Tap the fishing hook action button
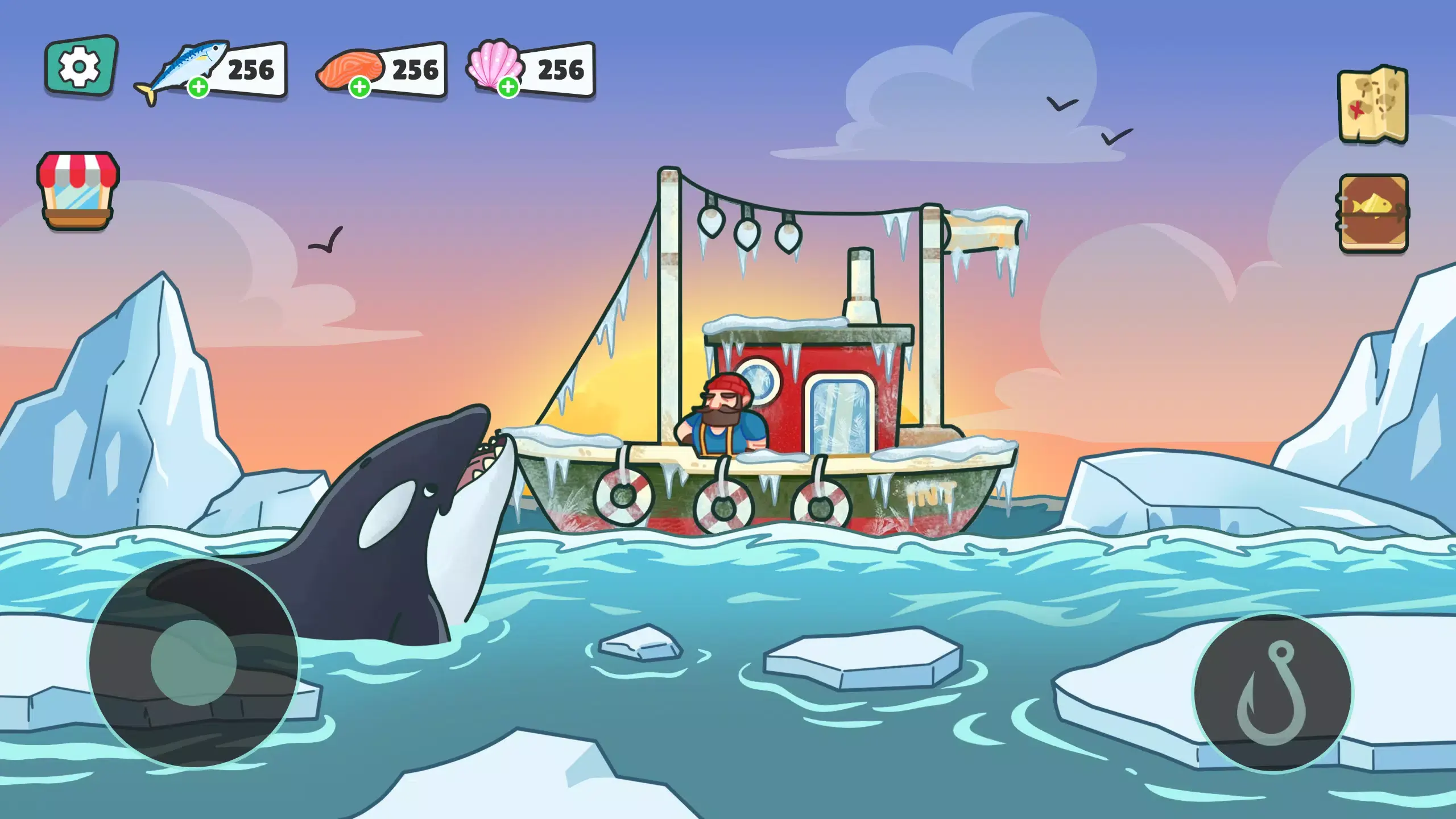Image resolution: width=1456 pixels, height=819 pixels. tap(1272, 693)
